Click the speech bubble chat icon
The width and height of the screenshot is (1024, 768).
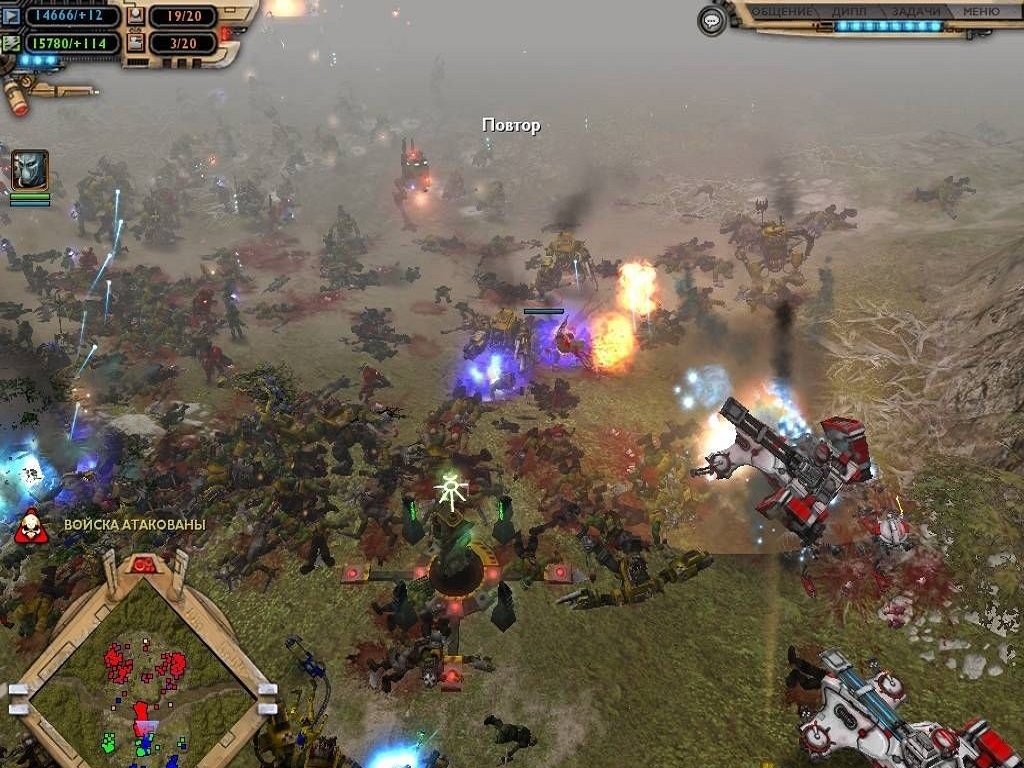pos(712,20)
